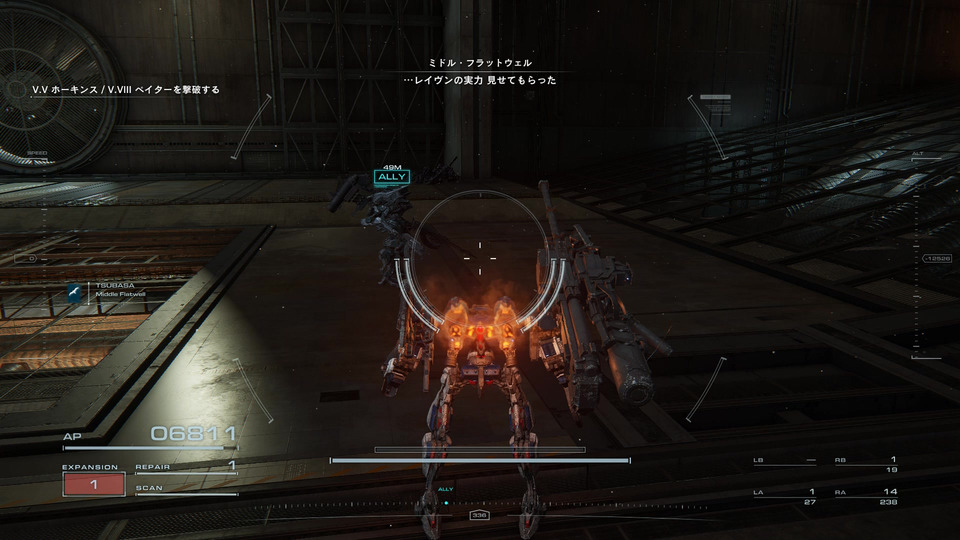Select the RA weapon slot
The width and height of the screenshot is (960, 540).
[x=865, y=497]
